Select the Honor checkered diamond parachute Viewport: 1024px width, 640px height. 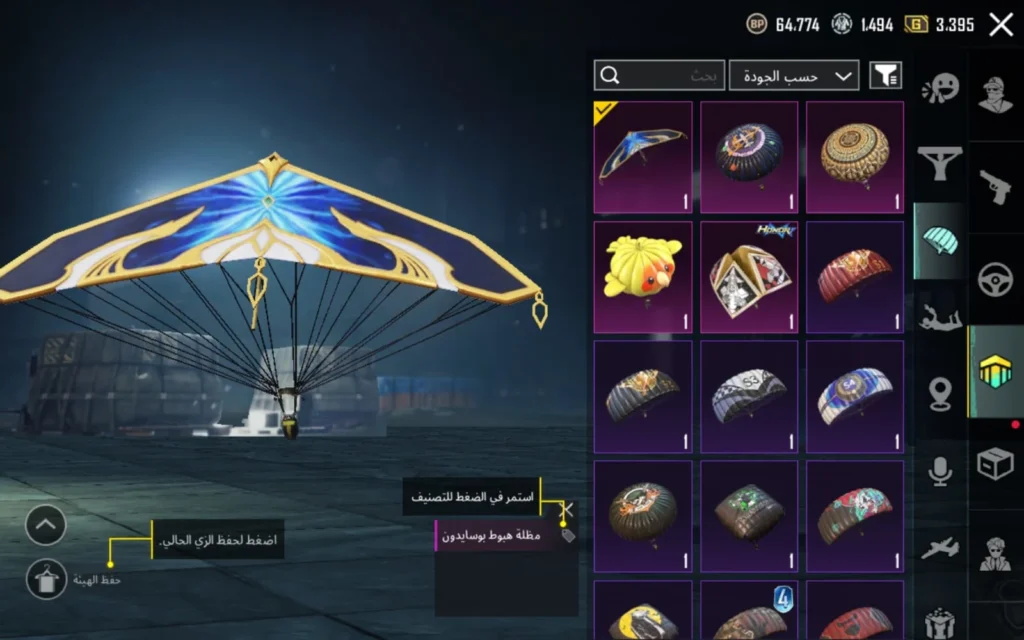pyautogui.click(x=749, y=277)
